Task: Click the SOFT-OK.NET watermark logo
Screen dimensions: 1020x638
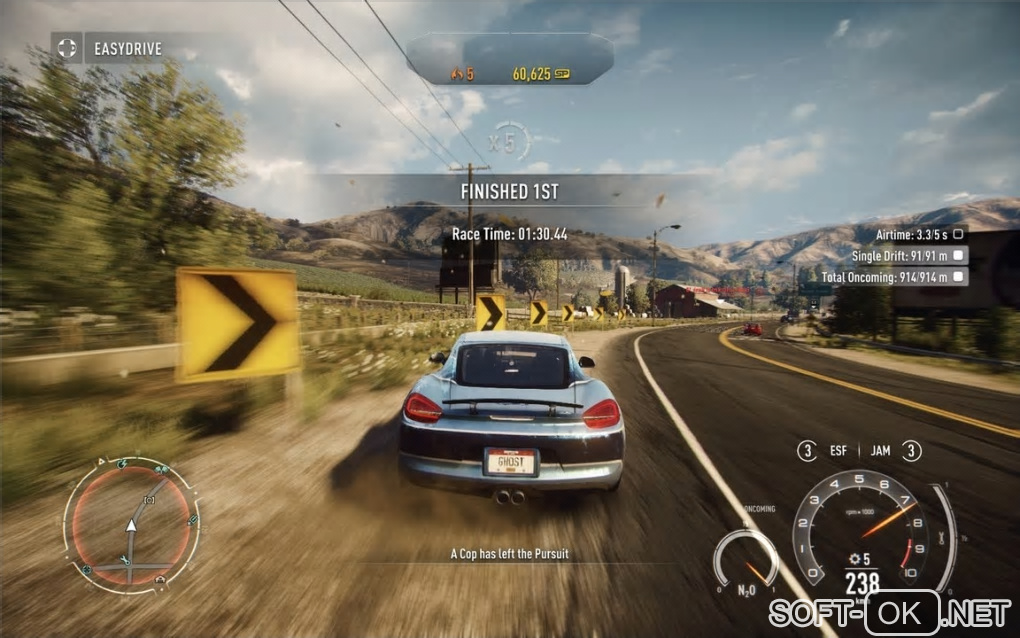Action: (889, 611)
